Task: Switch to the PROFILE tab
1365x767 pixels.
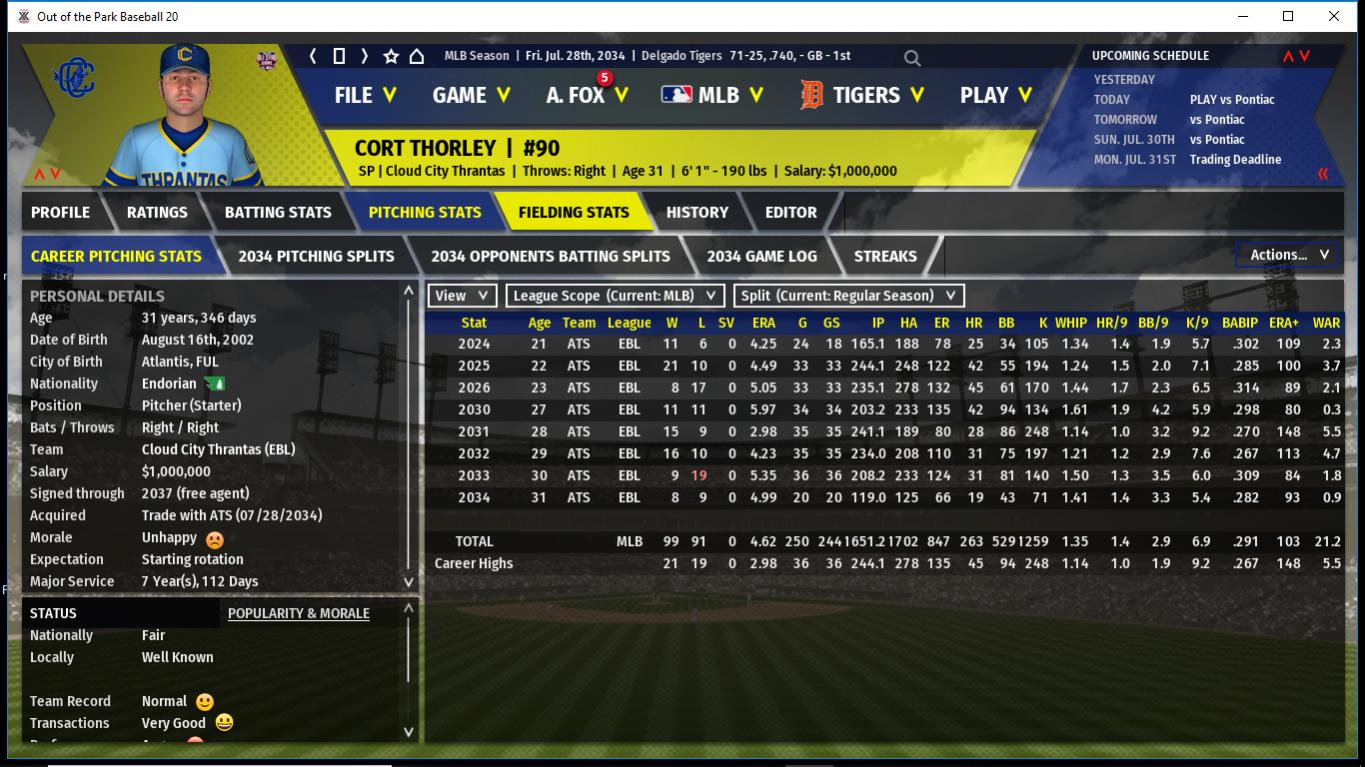Action: click(60, 212)
